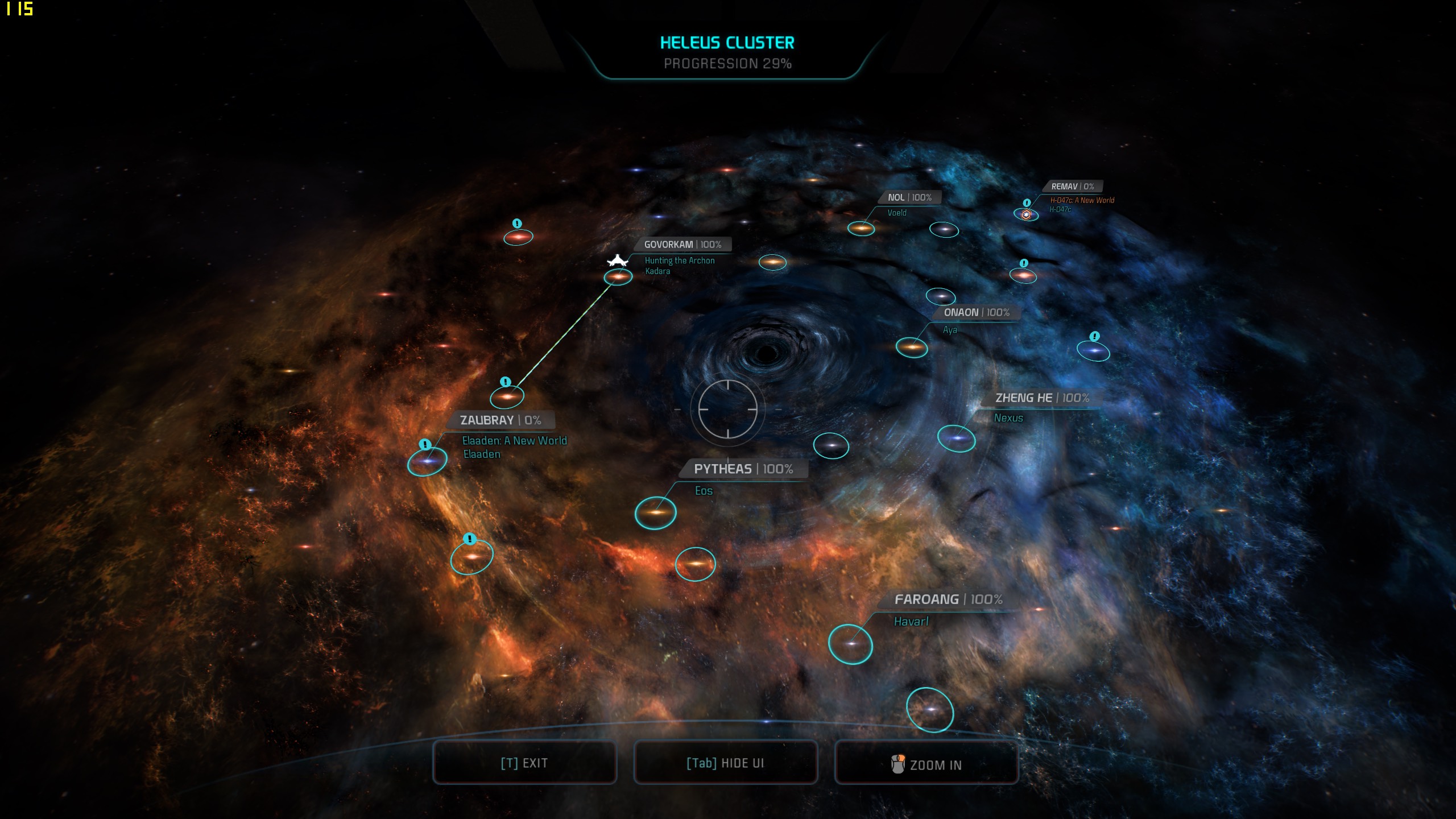Click the Exit button

[524, 763]
